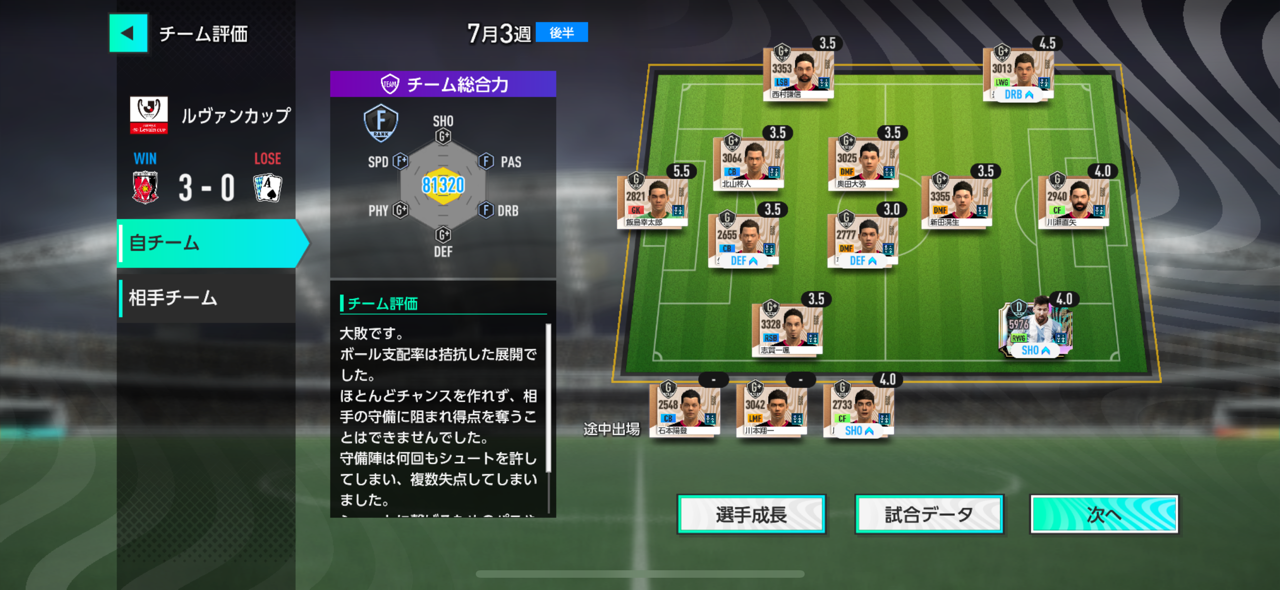1280x590 pixels.
Task: Select the CF player card with 2940
Action: pos(1072,201)
